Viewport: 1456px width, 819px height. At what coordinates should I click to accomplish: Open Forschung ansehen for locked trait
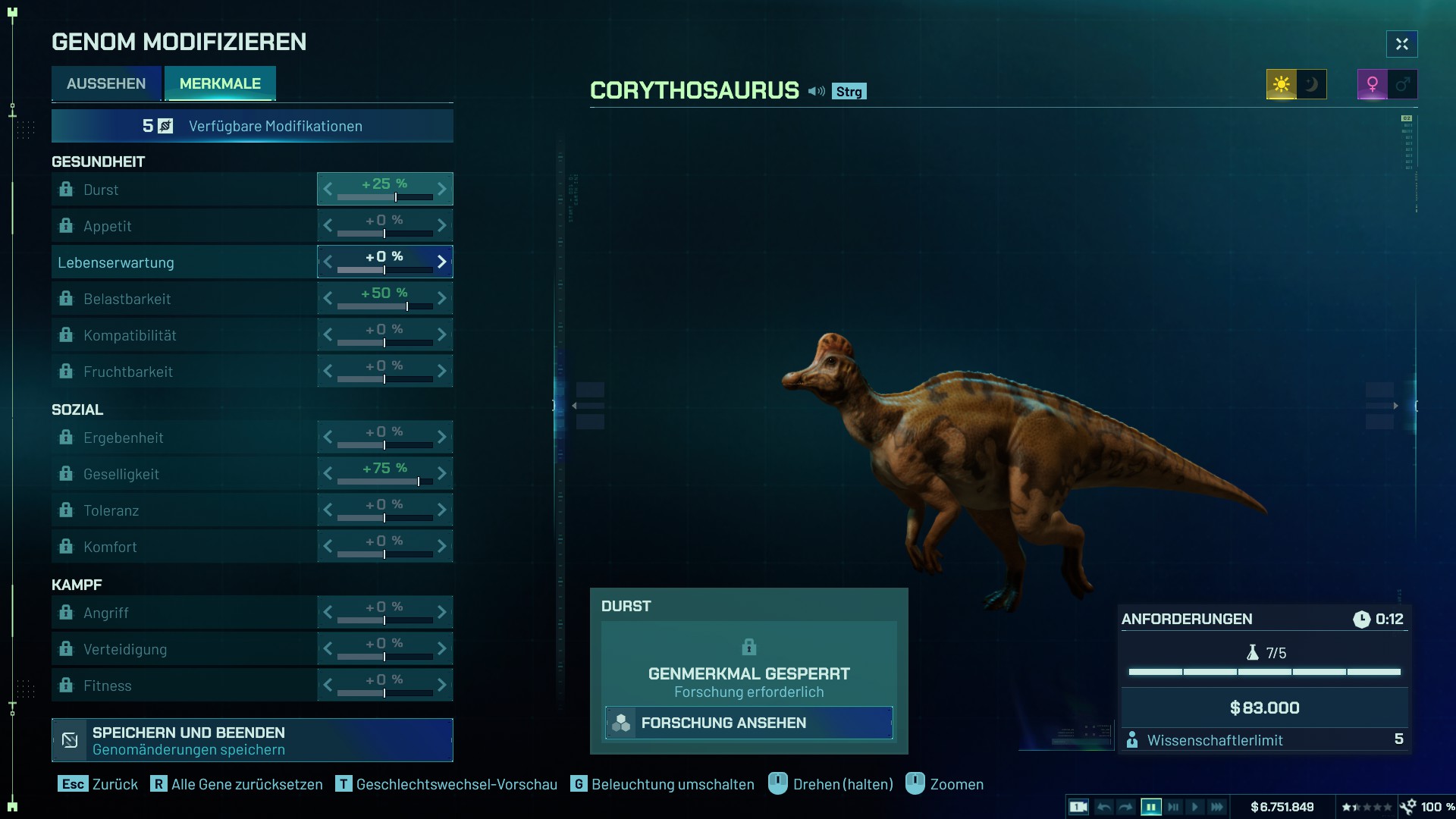[x=748, y=723]
